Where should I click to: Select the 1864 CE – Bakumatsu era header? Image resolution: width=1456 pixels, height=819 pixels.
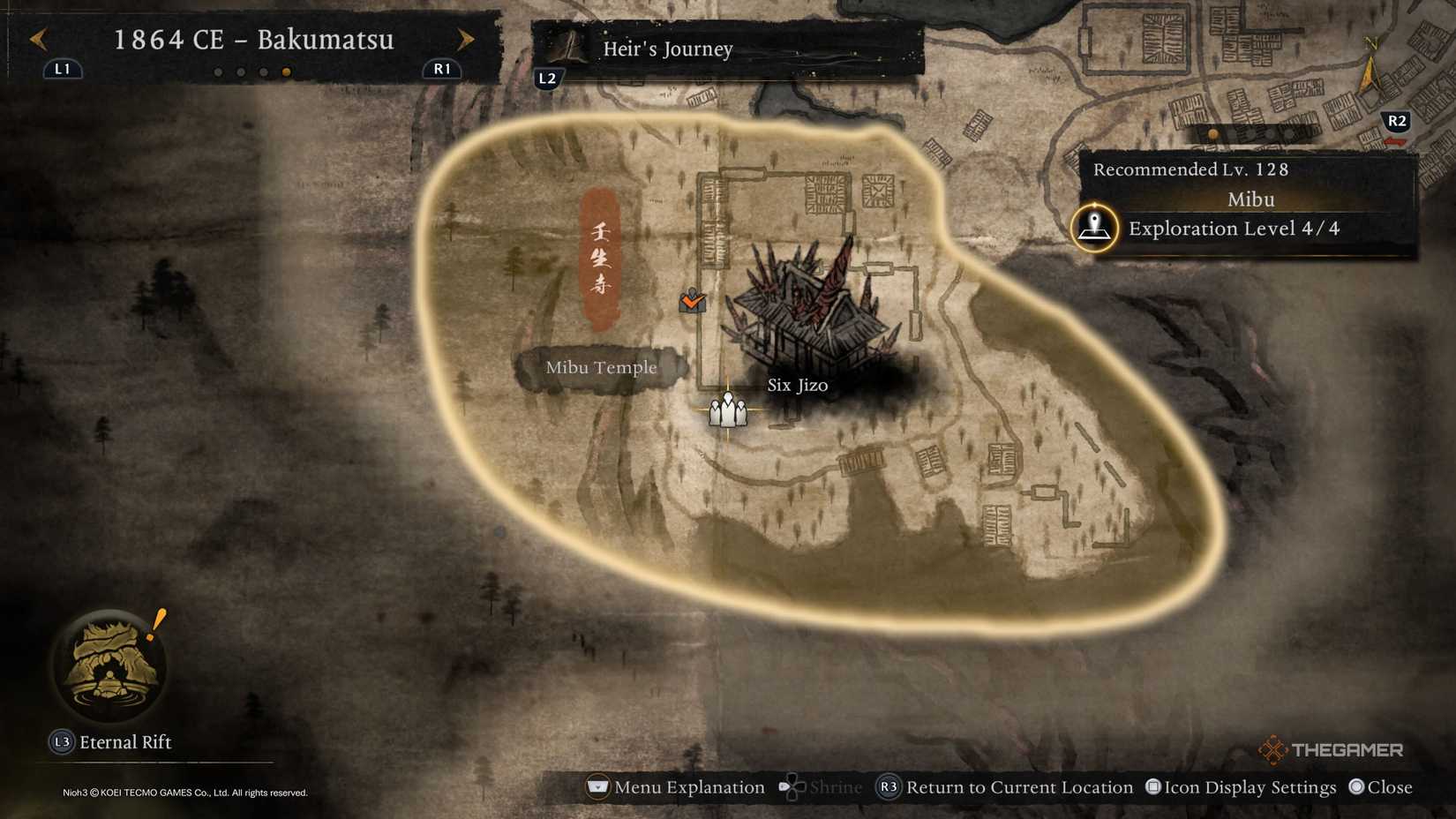pyautogui.click(x=253, y=40)
